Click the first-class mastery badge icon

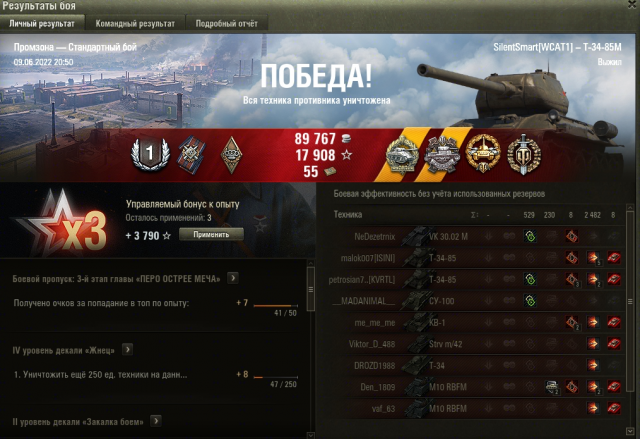146,155
